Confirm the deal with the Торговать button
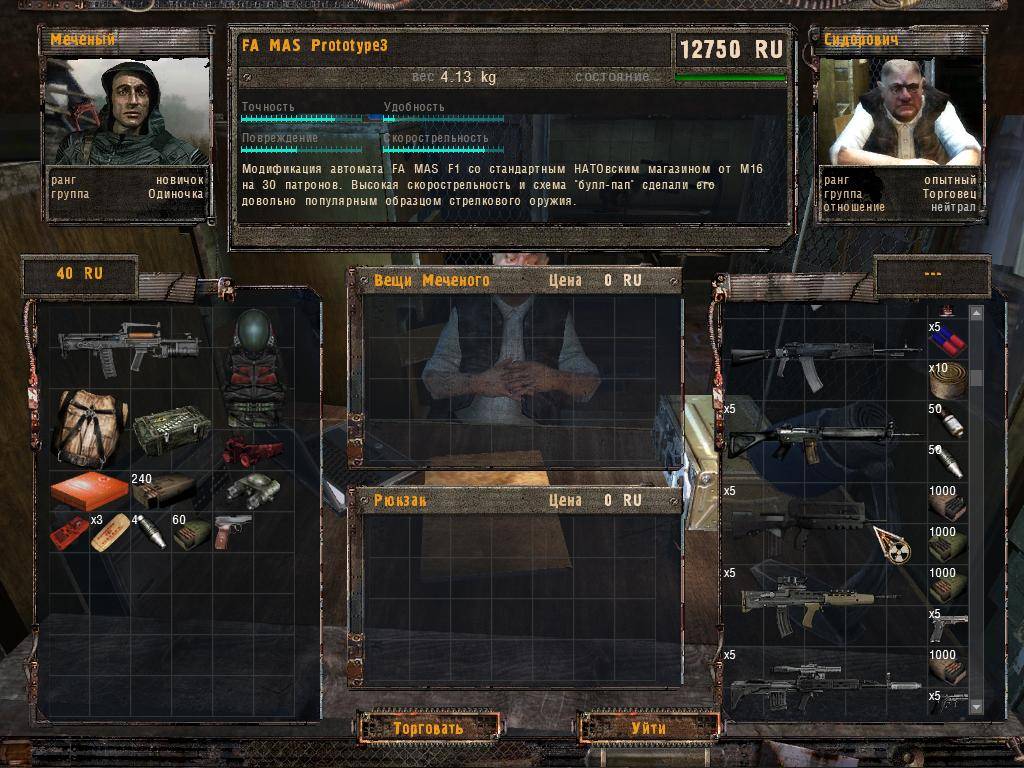Screen dimensions: 1024x768 click(x=428, y=727)
